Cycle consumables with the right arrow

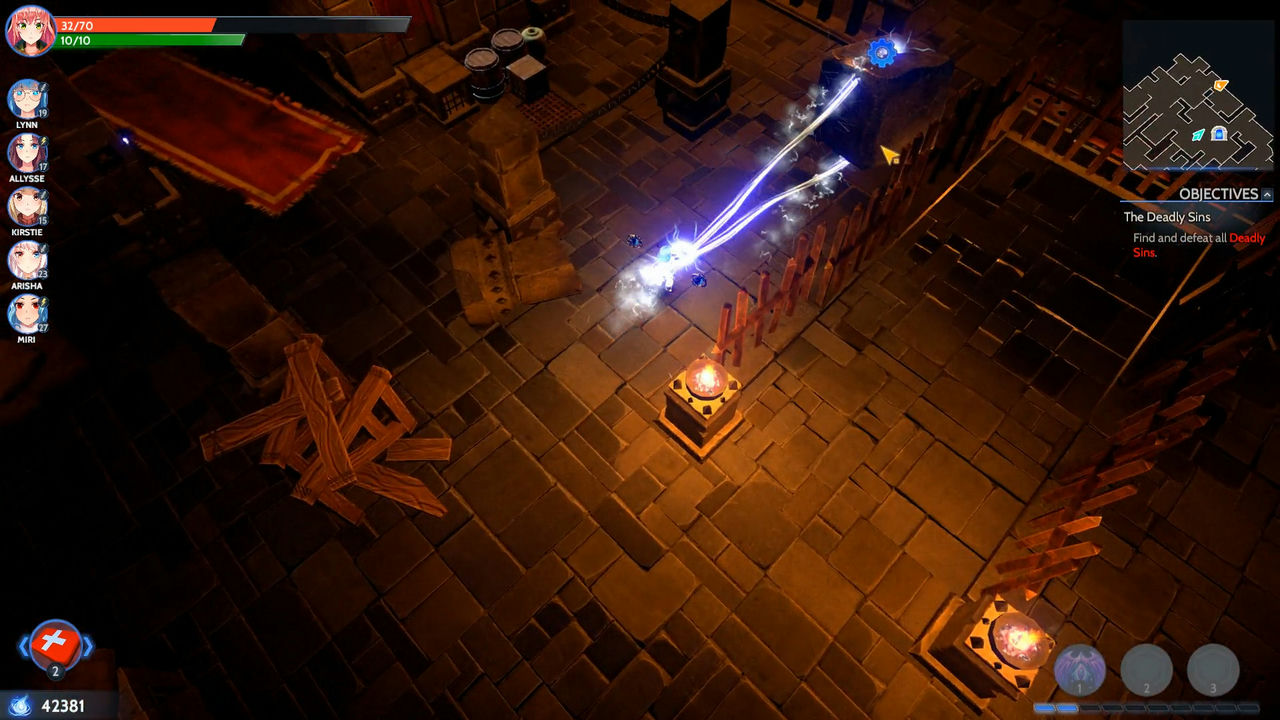[89, 644]
